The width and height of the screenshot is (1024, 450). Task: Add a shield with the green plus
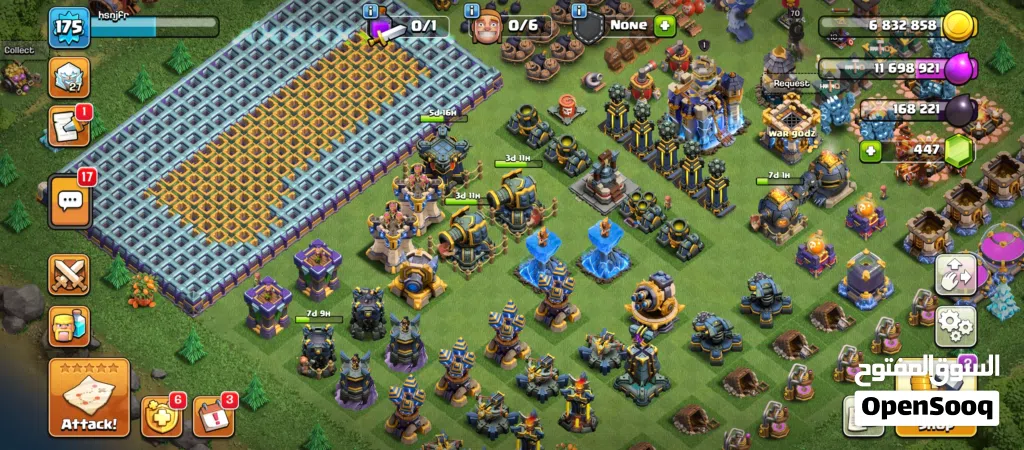coord(665,26)
